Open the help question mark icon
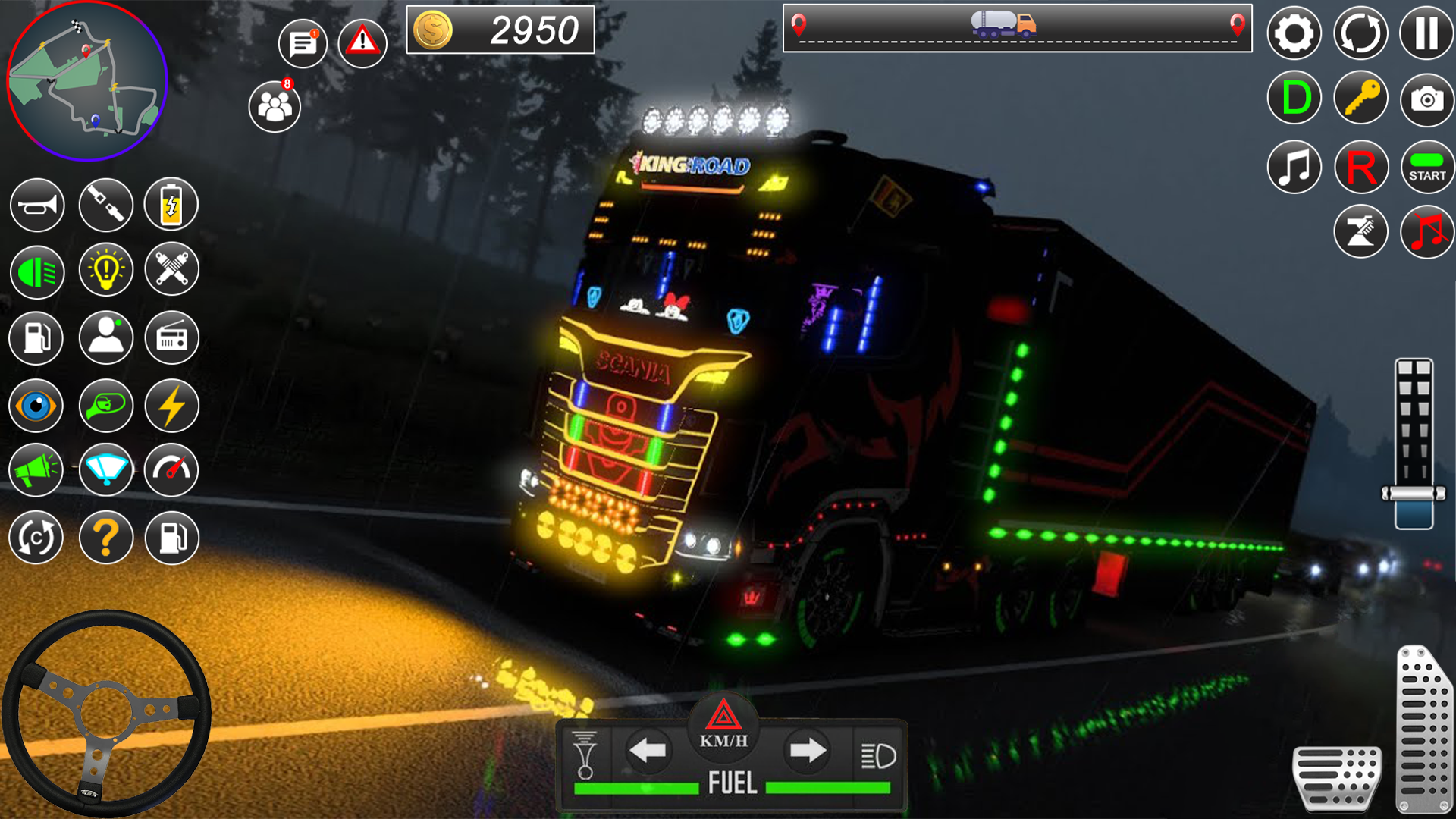 (x=105, y=537)
